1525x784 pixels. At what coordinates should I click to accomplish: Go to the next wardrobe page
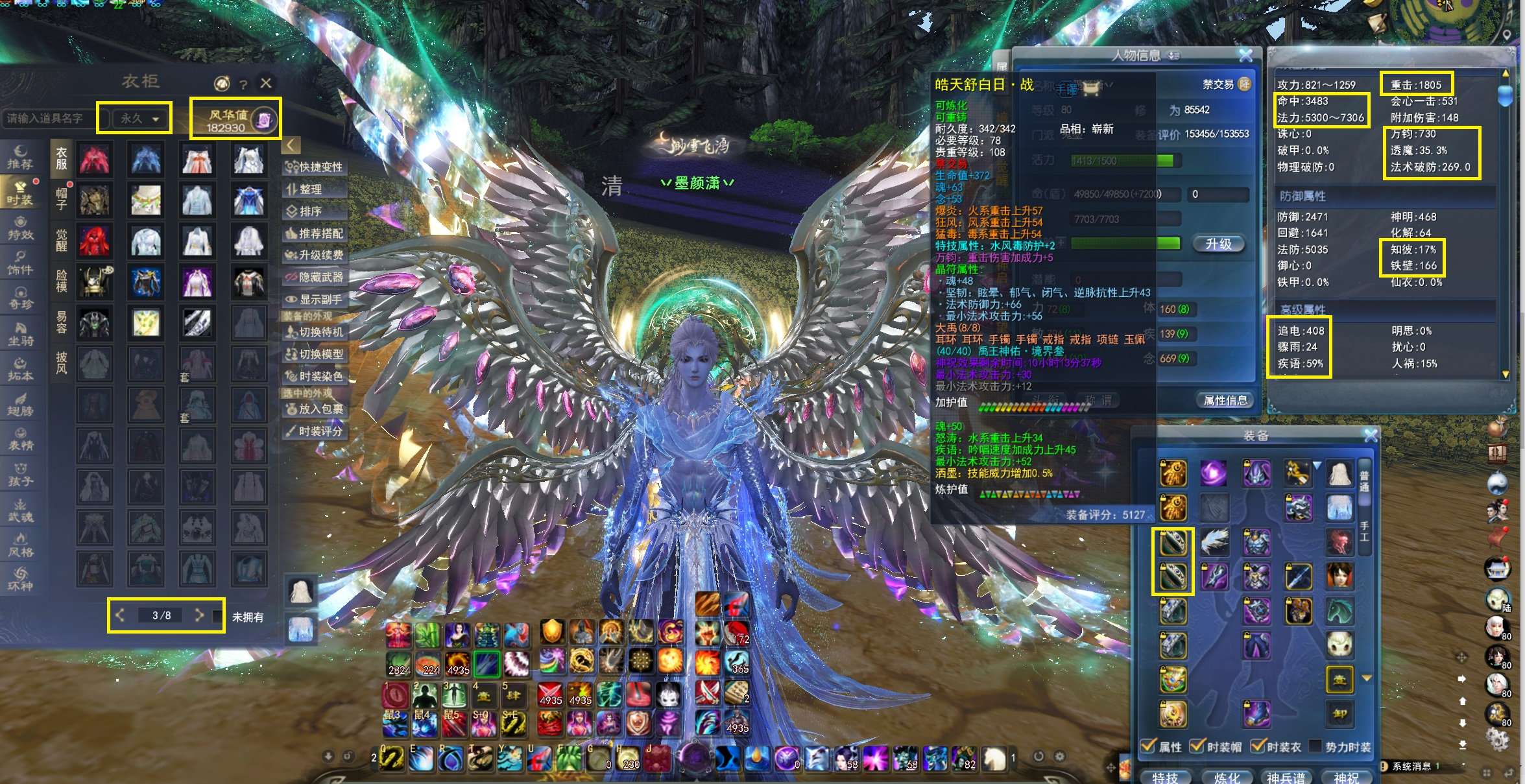pos(199,615)
